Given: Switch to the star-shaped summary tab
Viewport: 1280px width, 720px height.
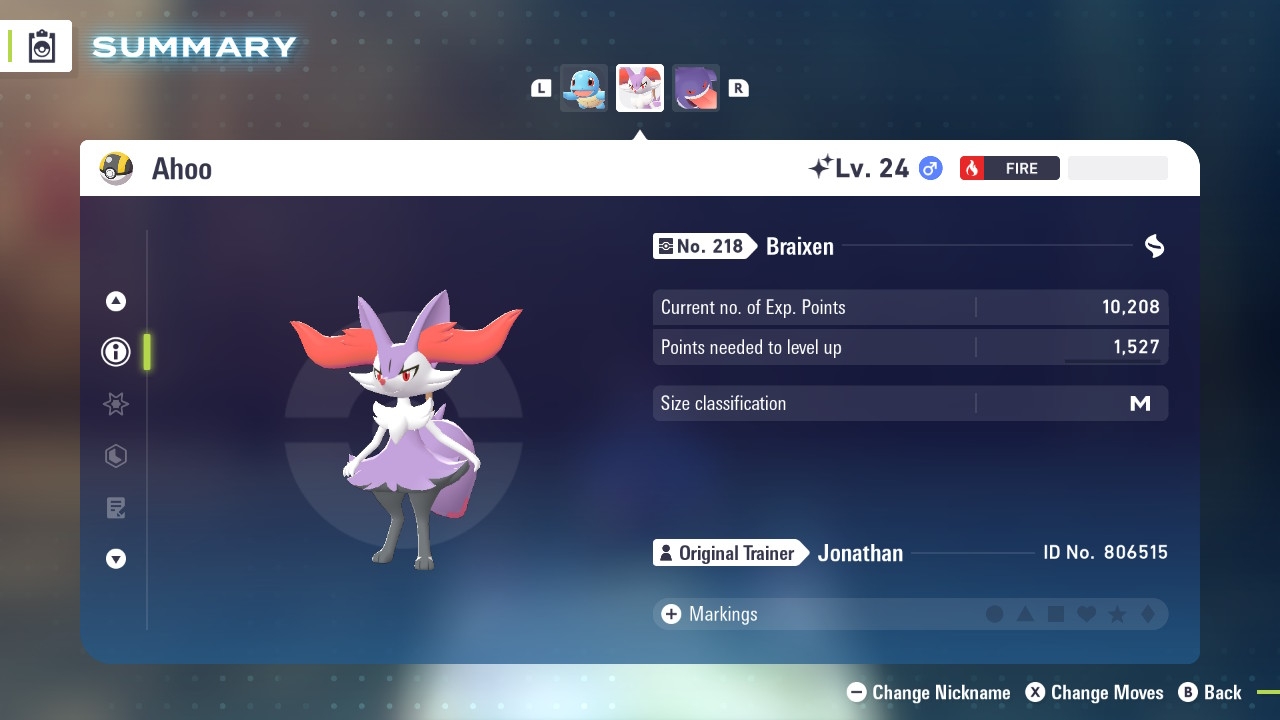Looking at the screenshot, I should [116, 404].
